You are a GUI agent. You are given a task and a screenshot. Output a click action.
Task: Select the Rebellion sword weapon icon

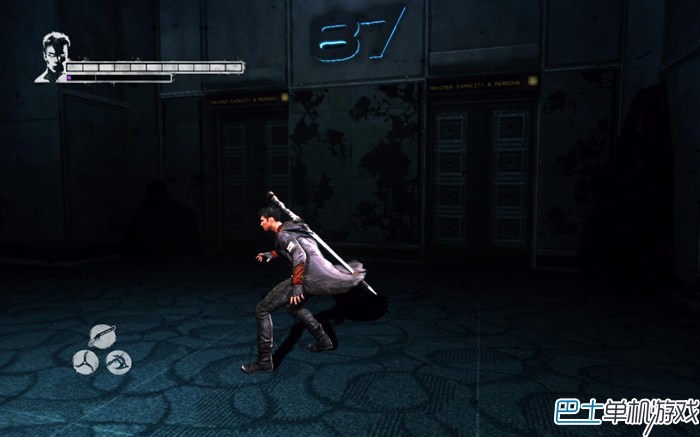tap(101, 336)
